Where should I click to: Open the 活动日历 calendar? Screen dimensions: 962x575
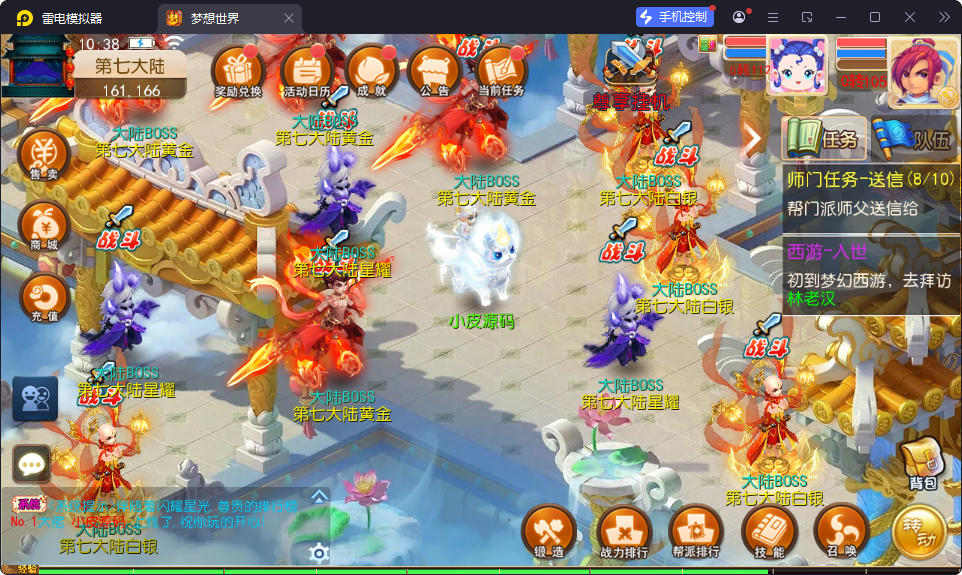click(x=307, y=70)
